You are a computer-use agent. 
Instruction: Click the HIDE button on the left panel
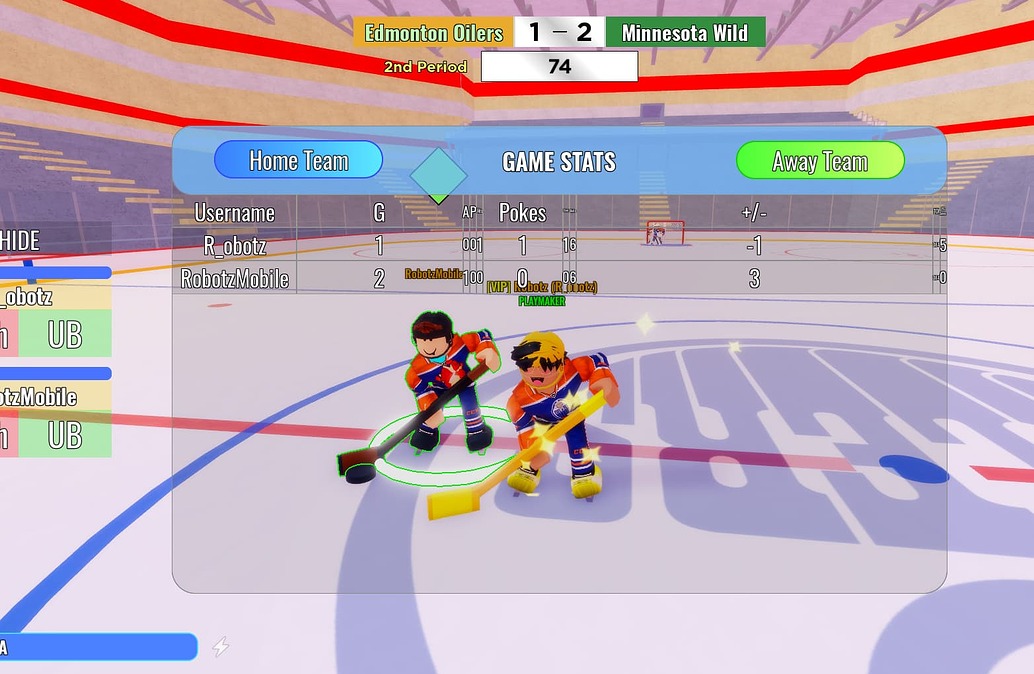22,241
